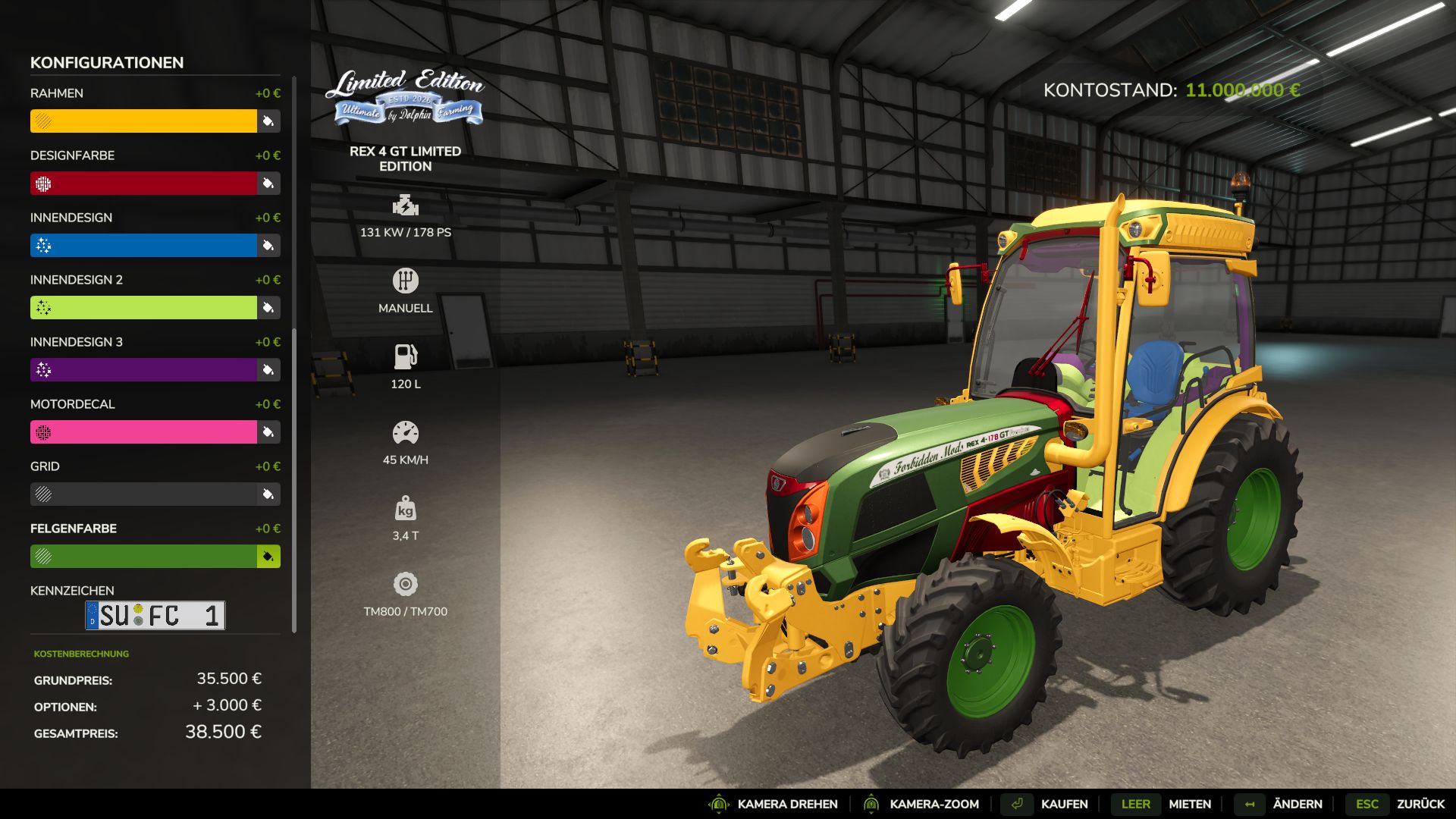Select the Manuell transmission gearstick icon
This screenshot has width=1456, height=819.
point(406,281)
